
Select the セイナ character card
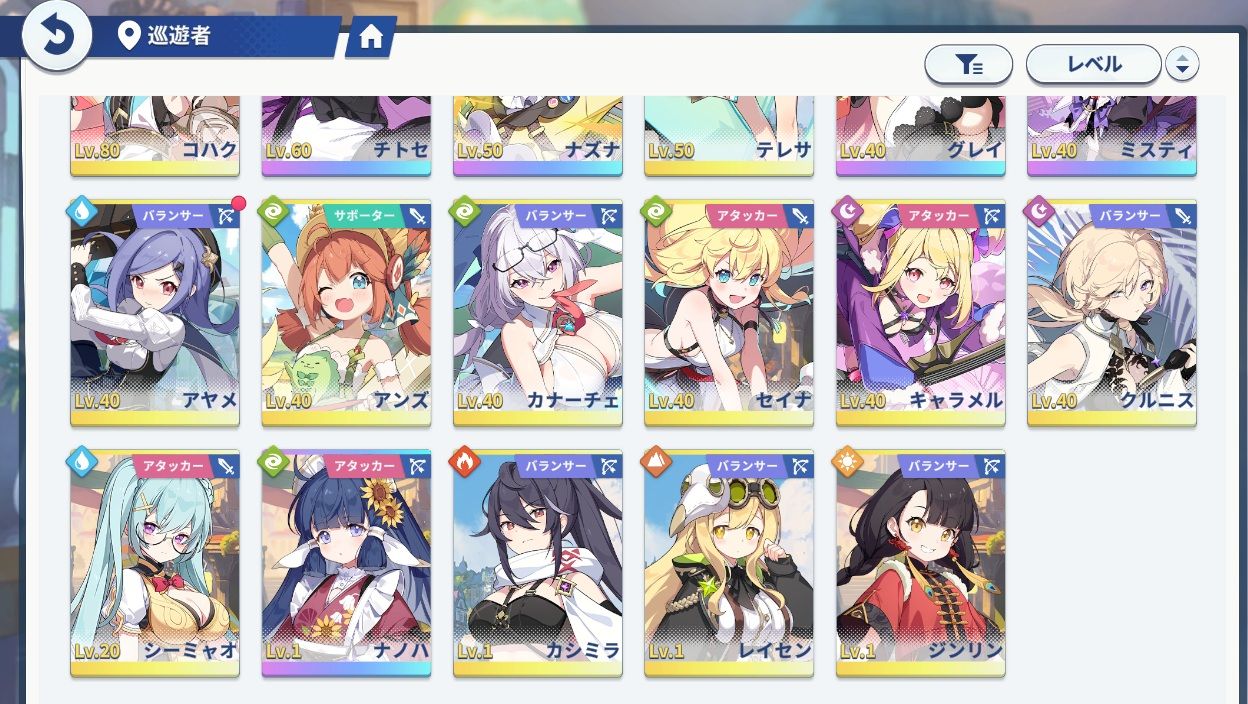728,312
